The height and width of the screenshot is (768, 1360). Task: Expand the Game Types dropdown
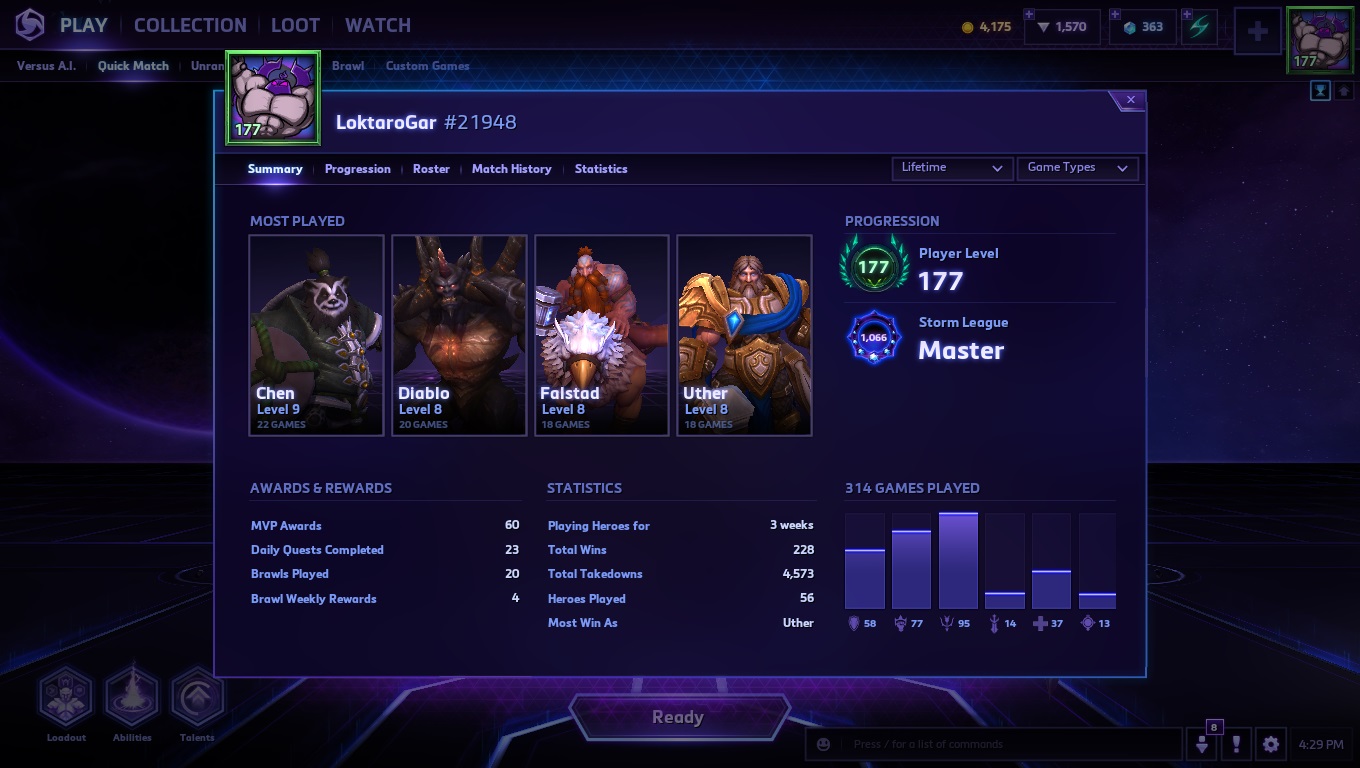pyautogui.click(x=1077, y=168)
